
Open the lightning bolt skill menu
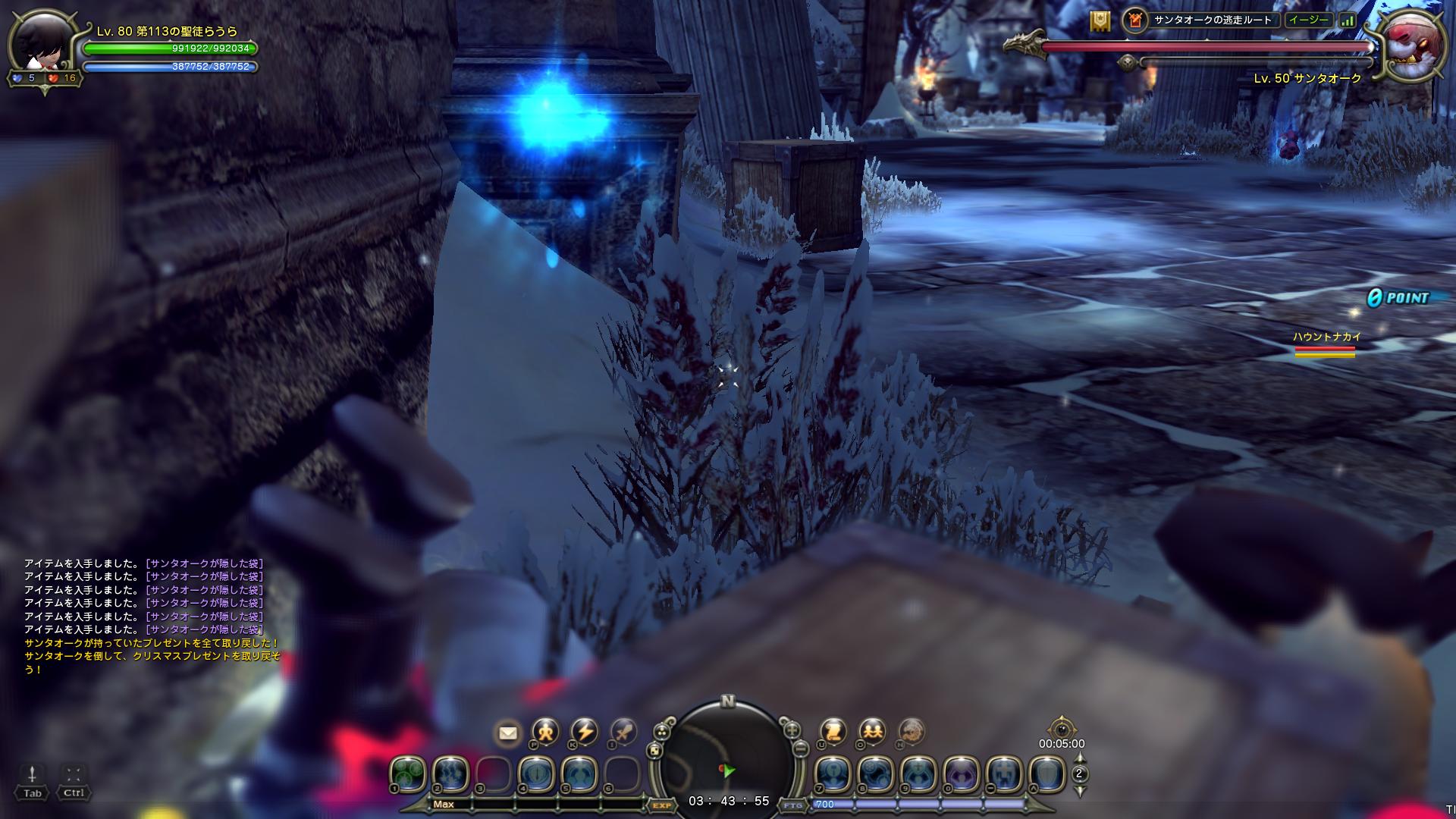pos(585,732)
